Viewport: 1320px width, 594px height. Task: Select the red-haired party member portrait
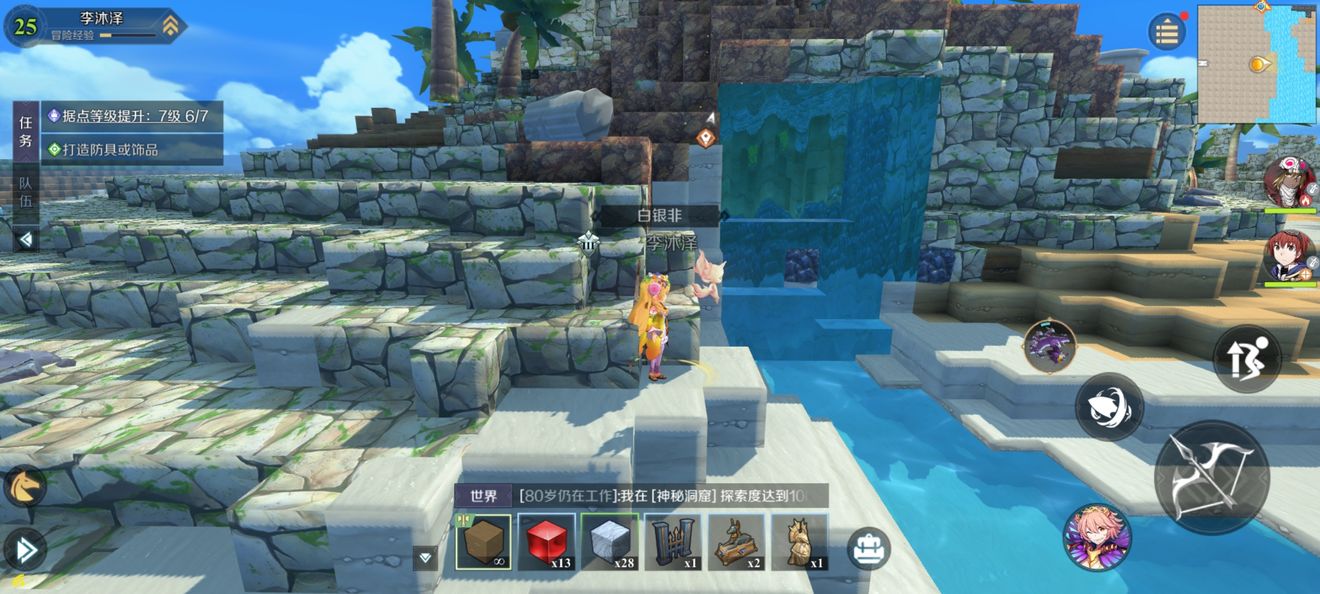click(x=1288, y=256)
